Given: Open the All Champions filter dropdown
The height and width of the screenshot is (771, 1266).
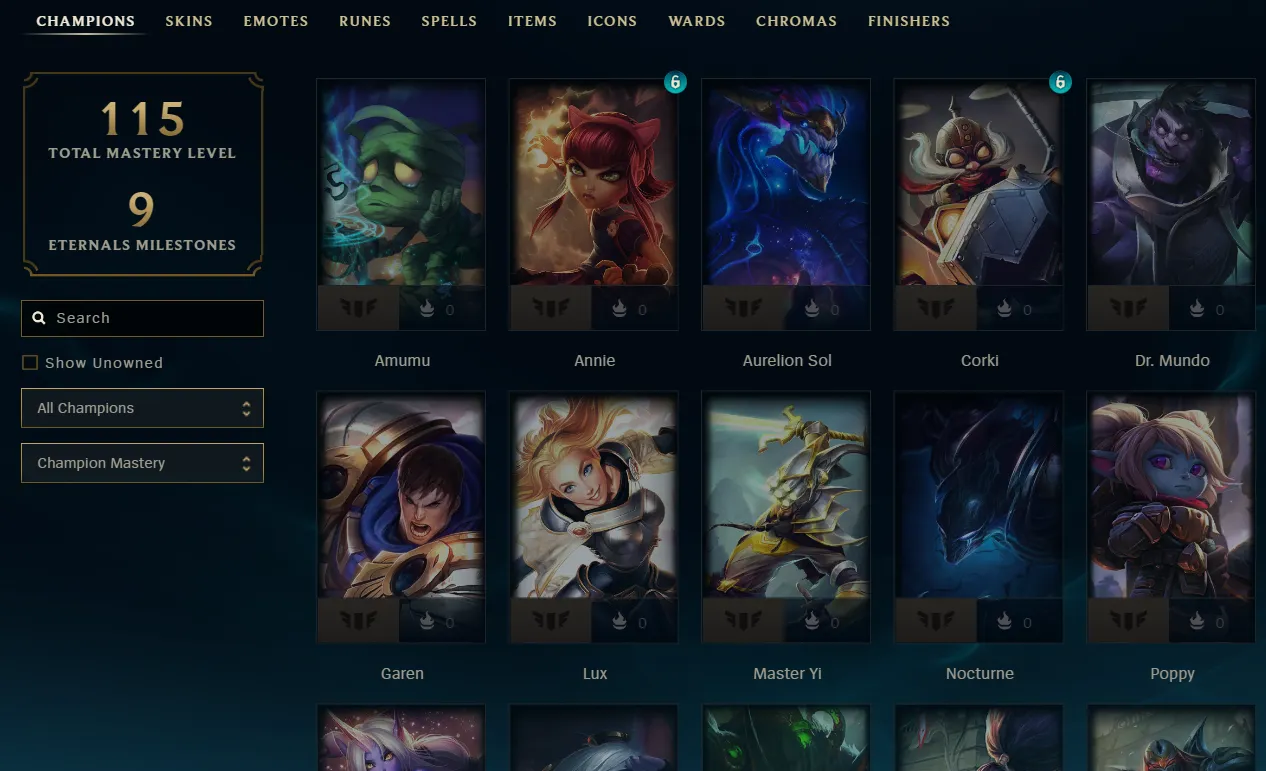Looking at the screenshot, I should coord(142,408).
